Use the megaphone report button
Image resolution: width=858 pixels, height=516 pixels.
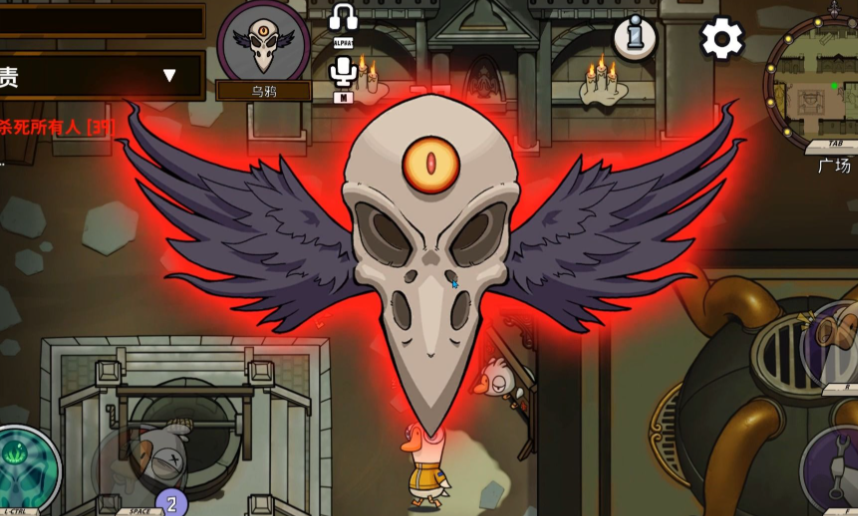(834, 338)
